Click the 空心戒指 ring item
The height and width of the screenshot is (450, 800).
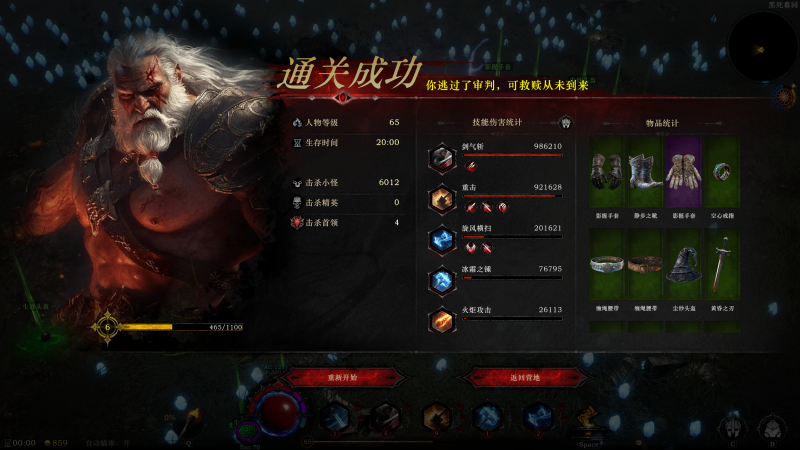pos(720,172)
